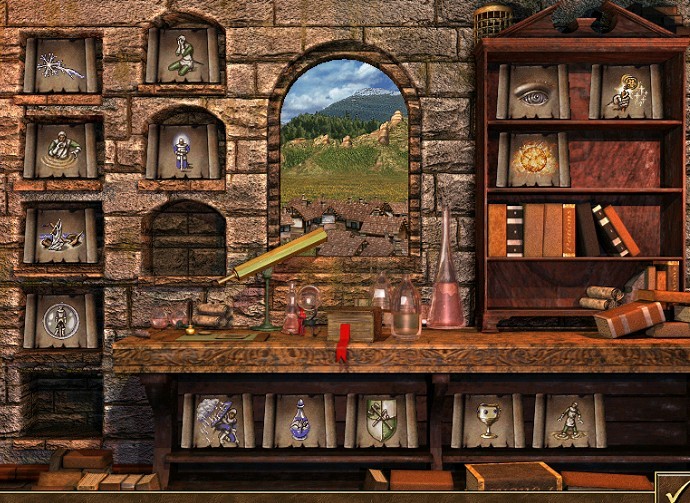
Task: Pick the blue potion bottle scroll
Action: 299,420
